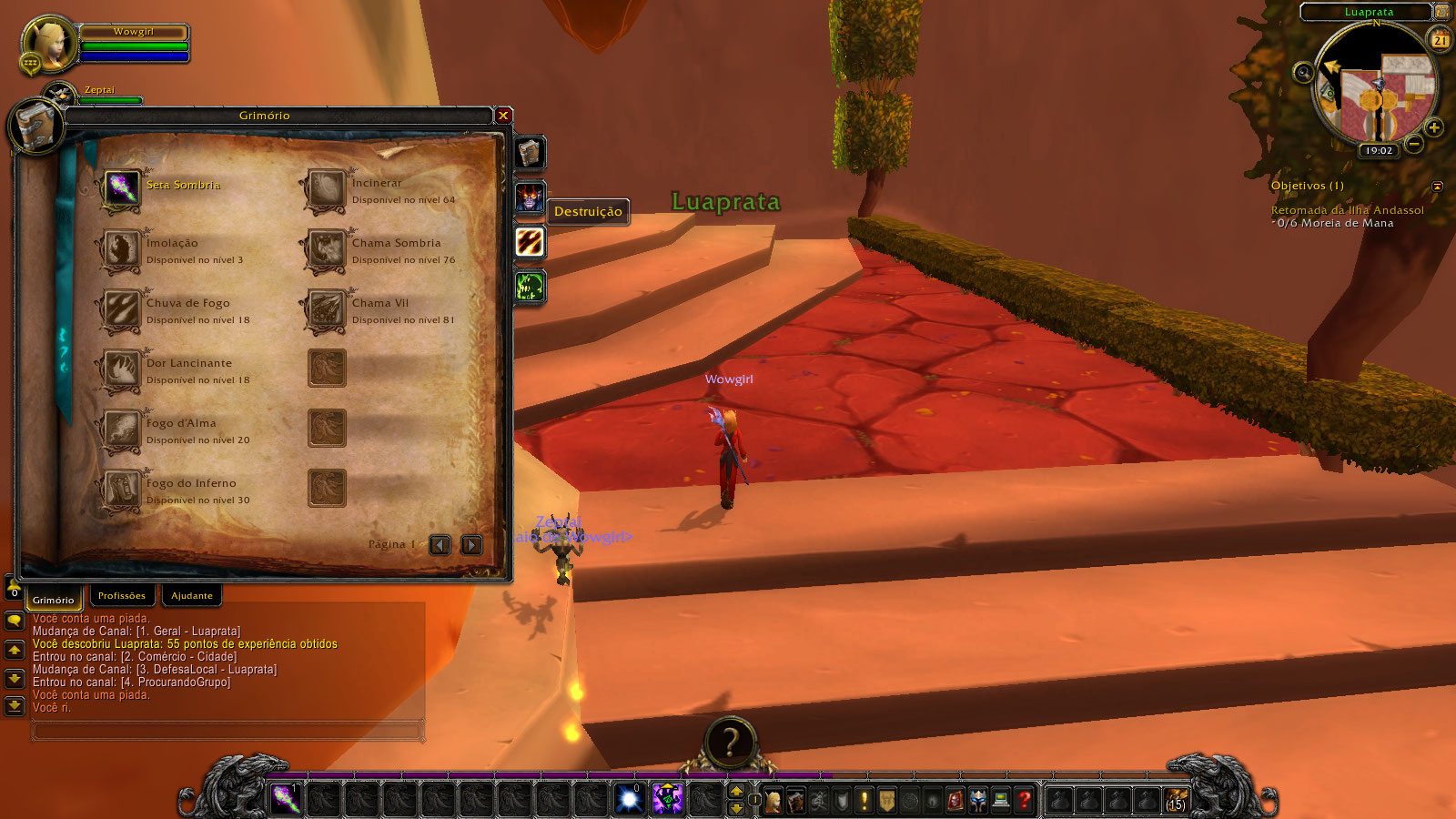Screen dimensions: 1456x819
Task: Zoom out the minimap
Action: 1414,144
